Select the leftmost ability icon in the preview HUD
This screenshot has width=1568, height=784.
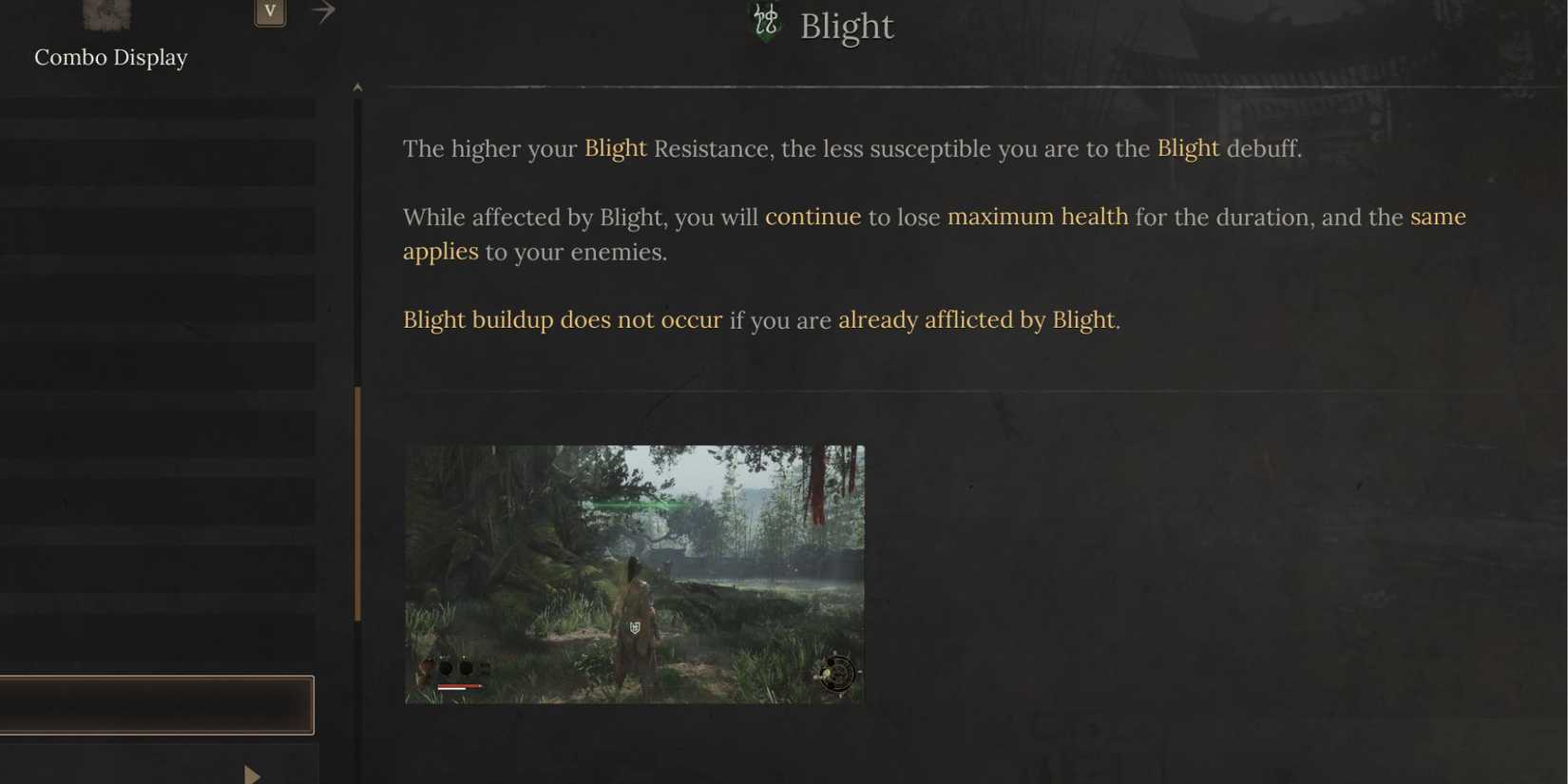(426, 664)
